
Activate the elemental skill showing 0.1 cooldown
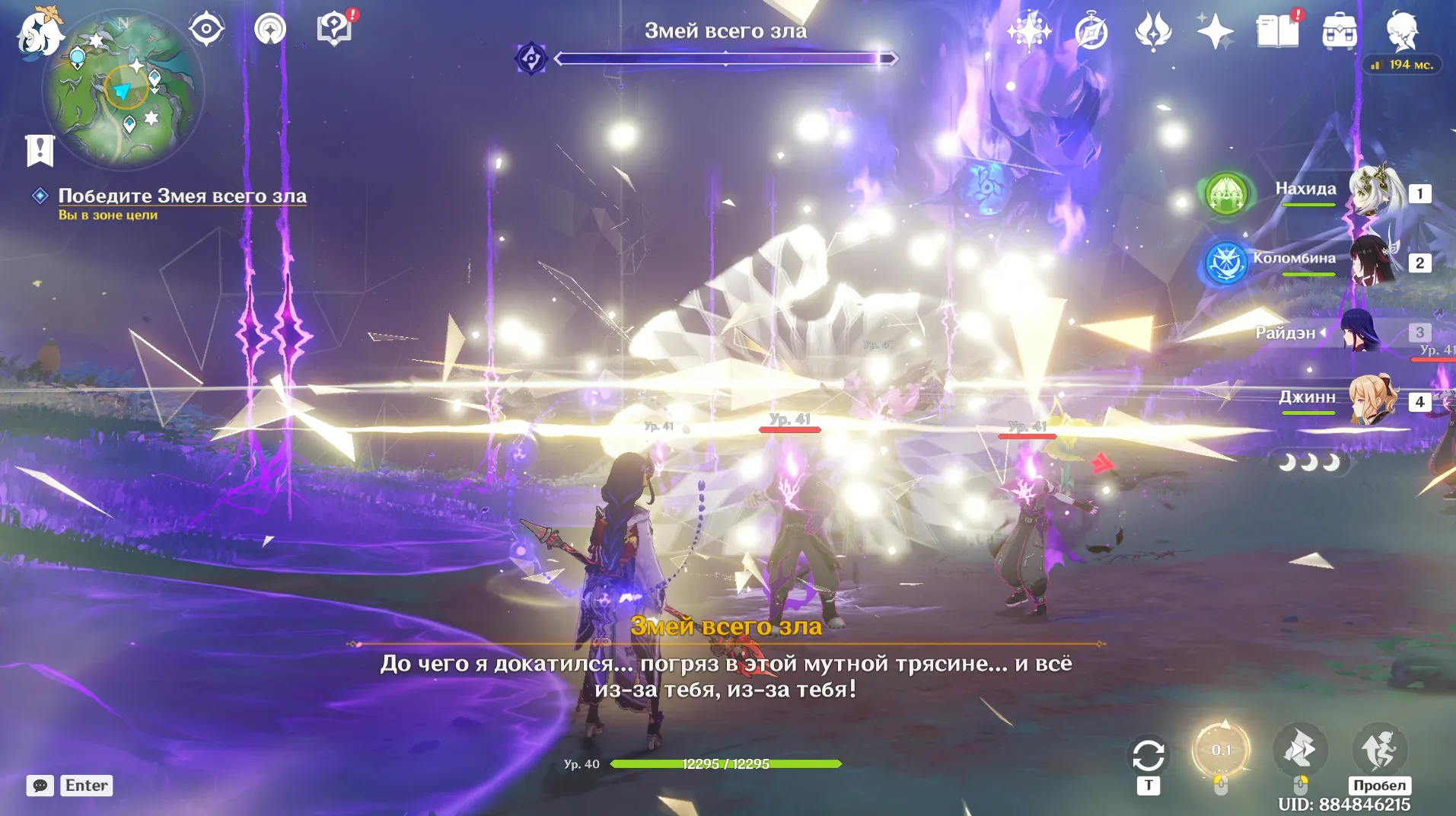click(1222, 750)
